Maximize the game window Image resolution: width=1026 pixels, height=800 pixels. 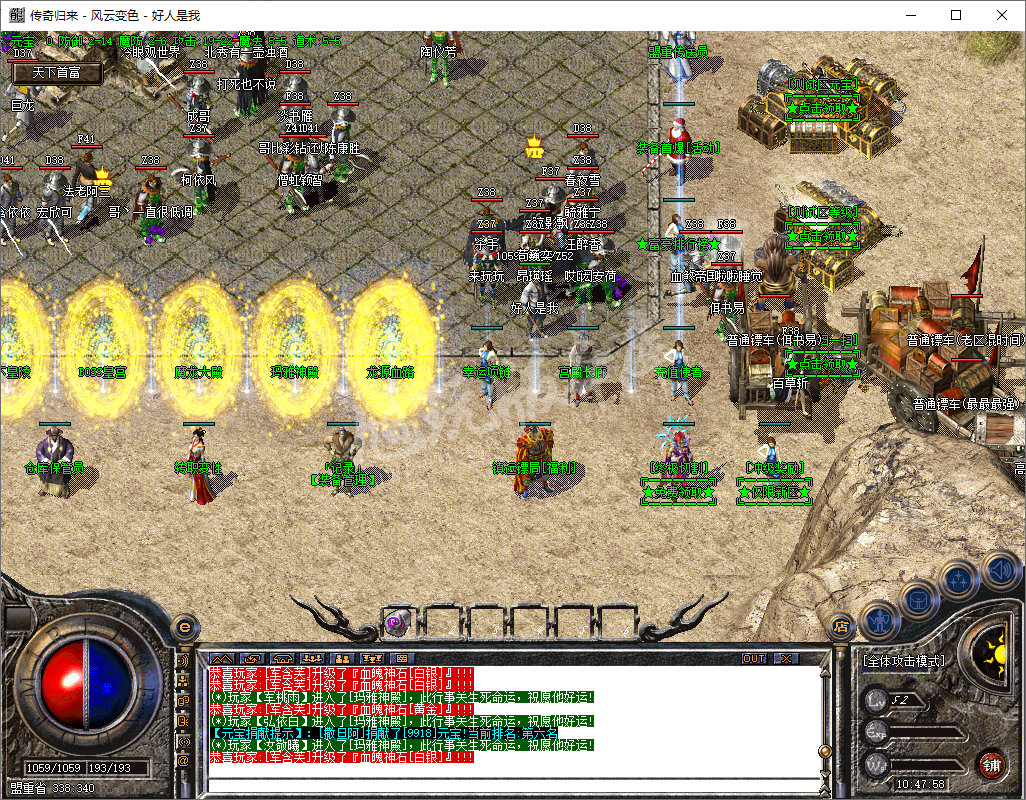click(x=956, y=15)
